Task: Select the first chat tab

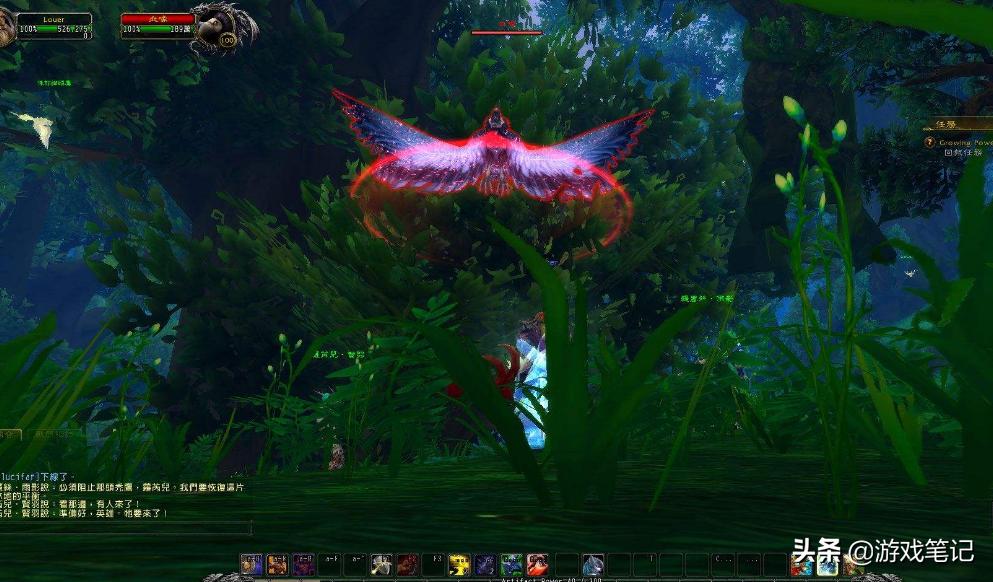Action: click(x=10, y=435)
